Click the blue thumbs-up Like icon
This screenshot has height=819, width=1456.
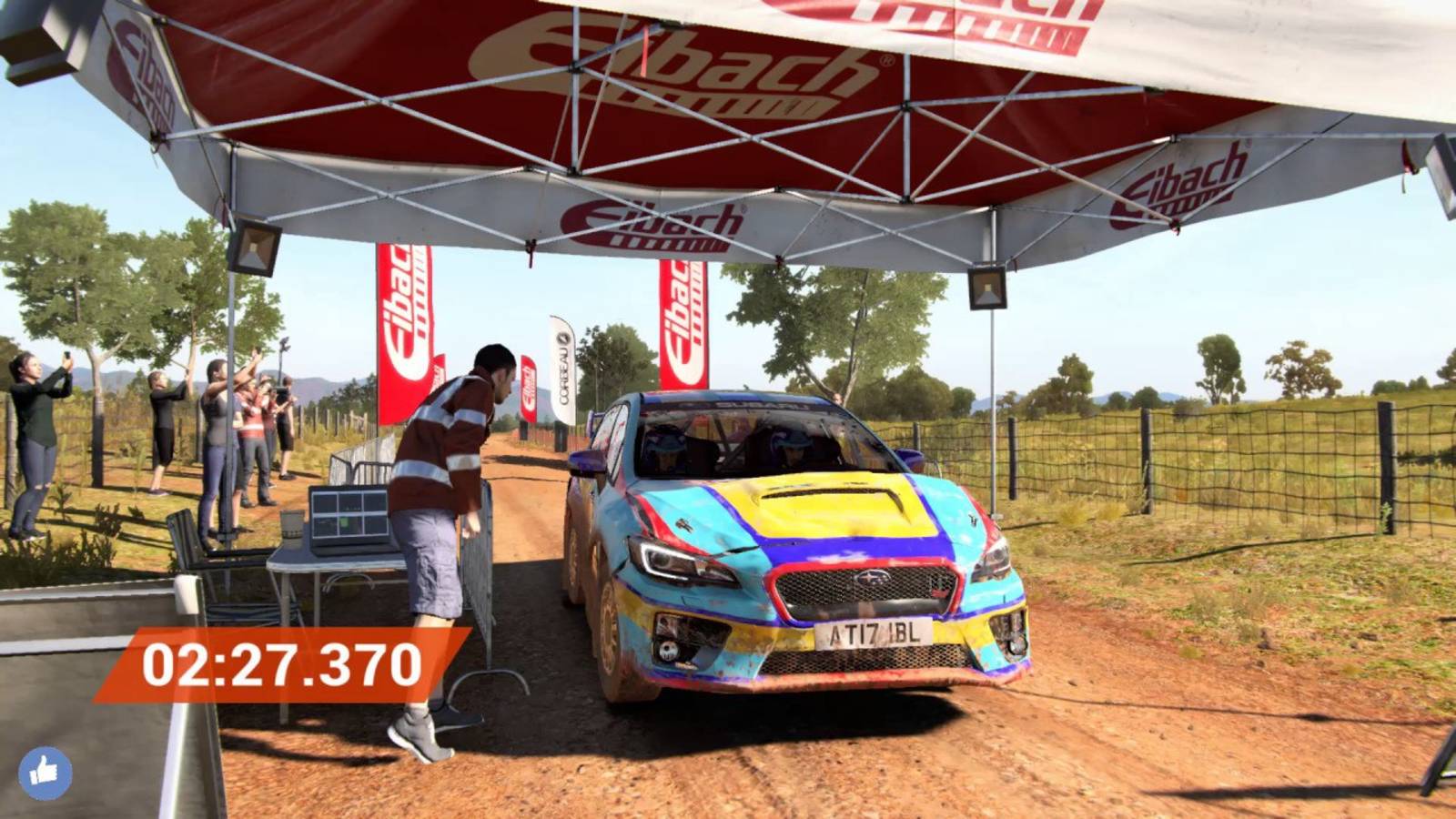pyautogui.click(x=46, y=768)
